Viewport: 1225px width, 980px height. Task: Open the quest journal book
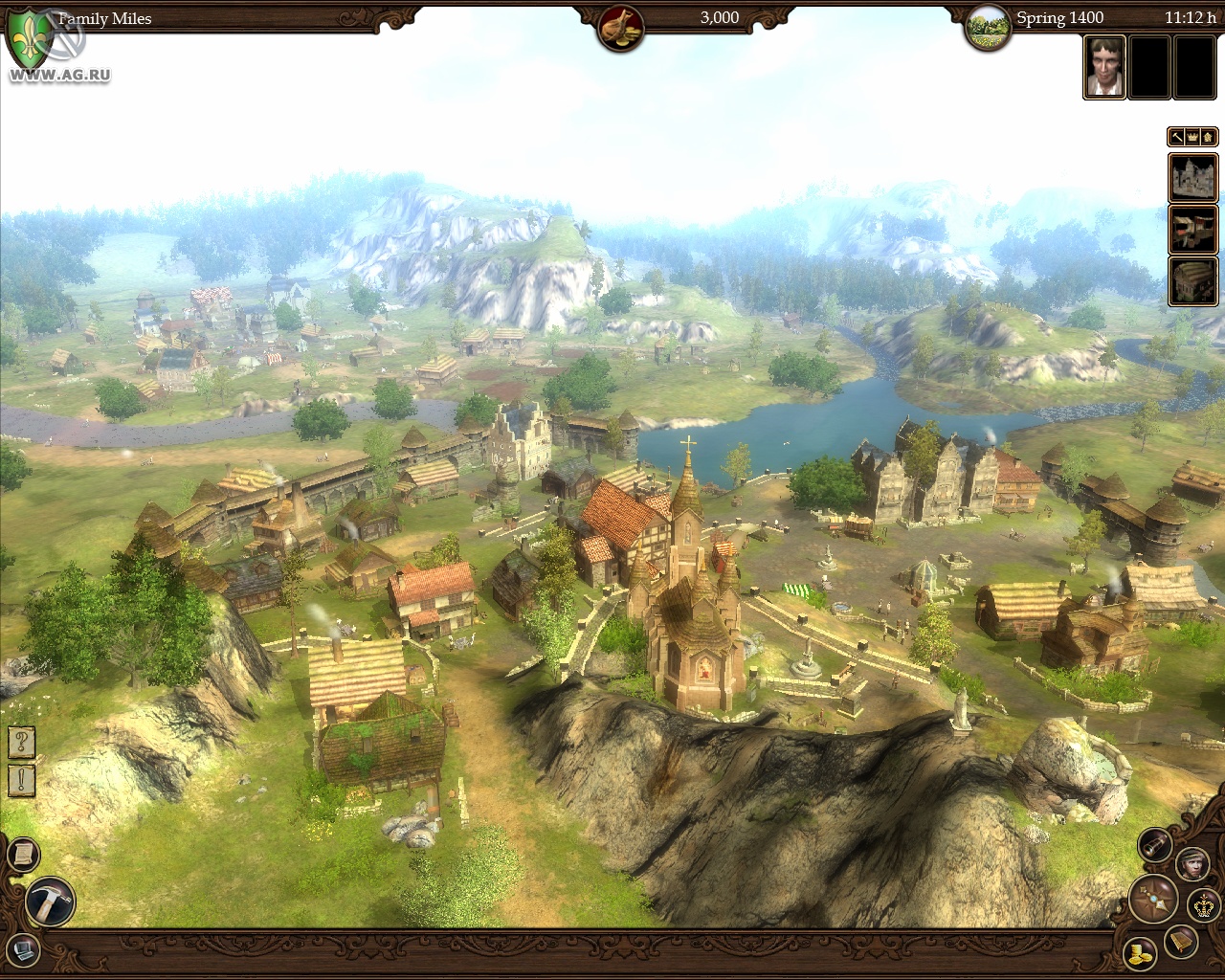click(1181, 941)
